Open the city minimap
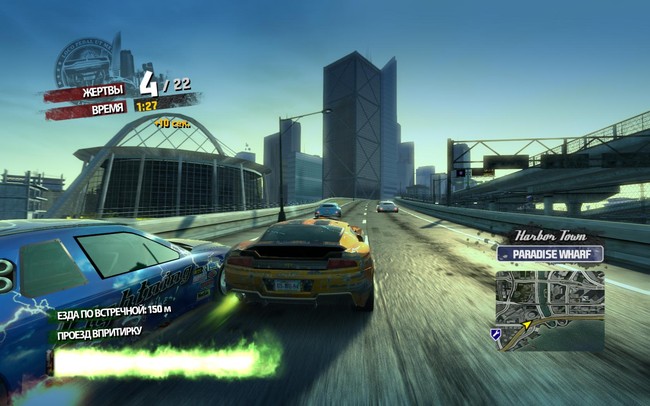This screenshot has width=650, height=406. 549,307
